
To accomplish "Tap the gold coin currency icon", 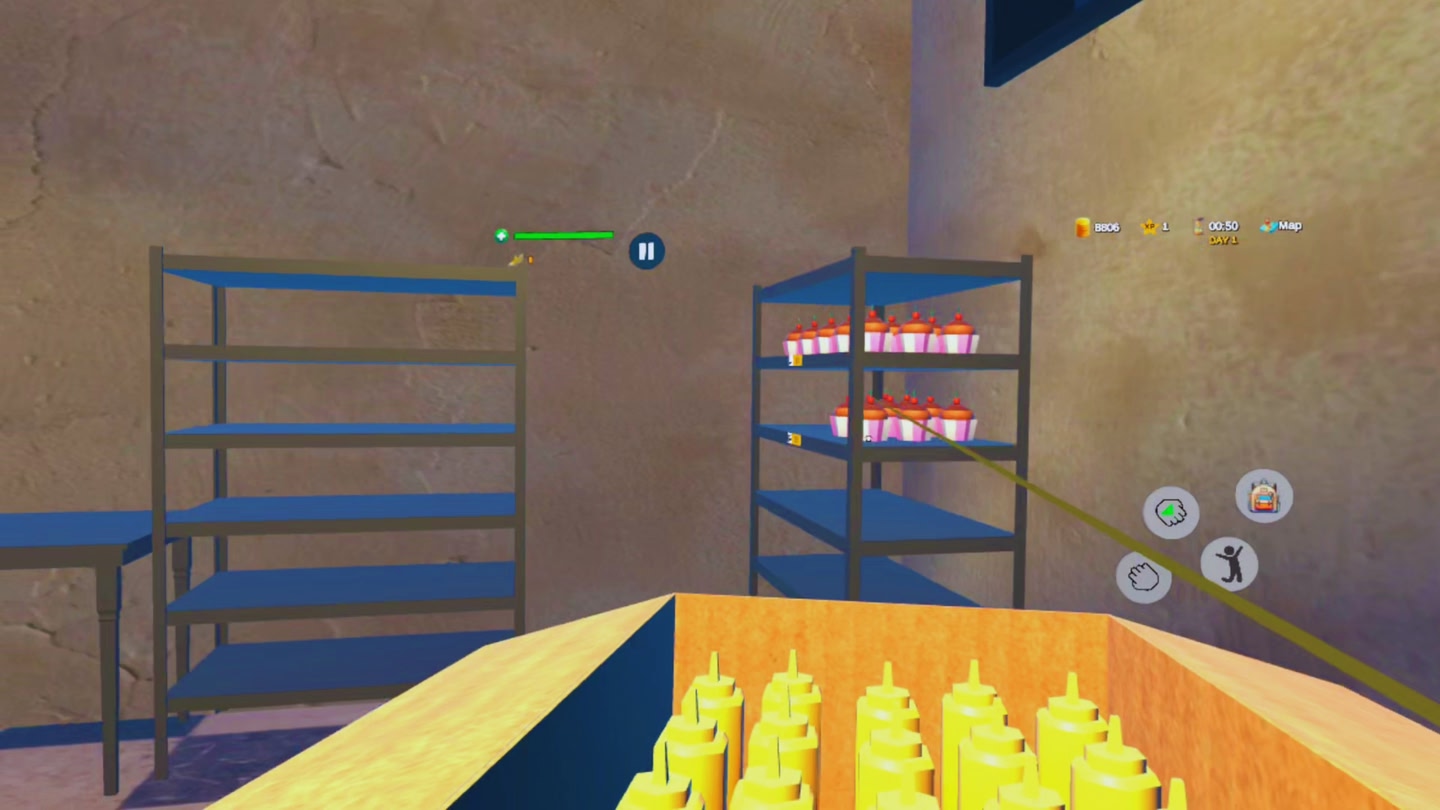I will (1081, 226).
